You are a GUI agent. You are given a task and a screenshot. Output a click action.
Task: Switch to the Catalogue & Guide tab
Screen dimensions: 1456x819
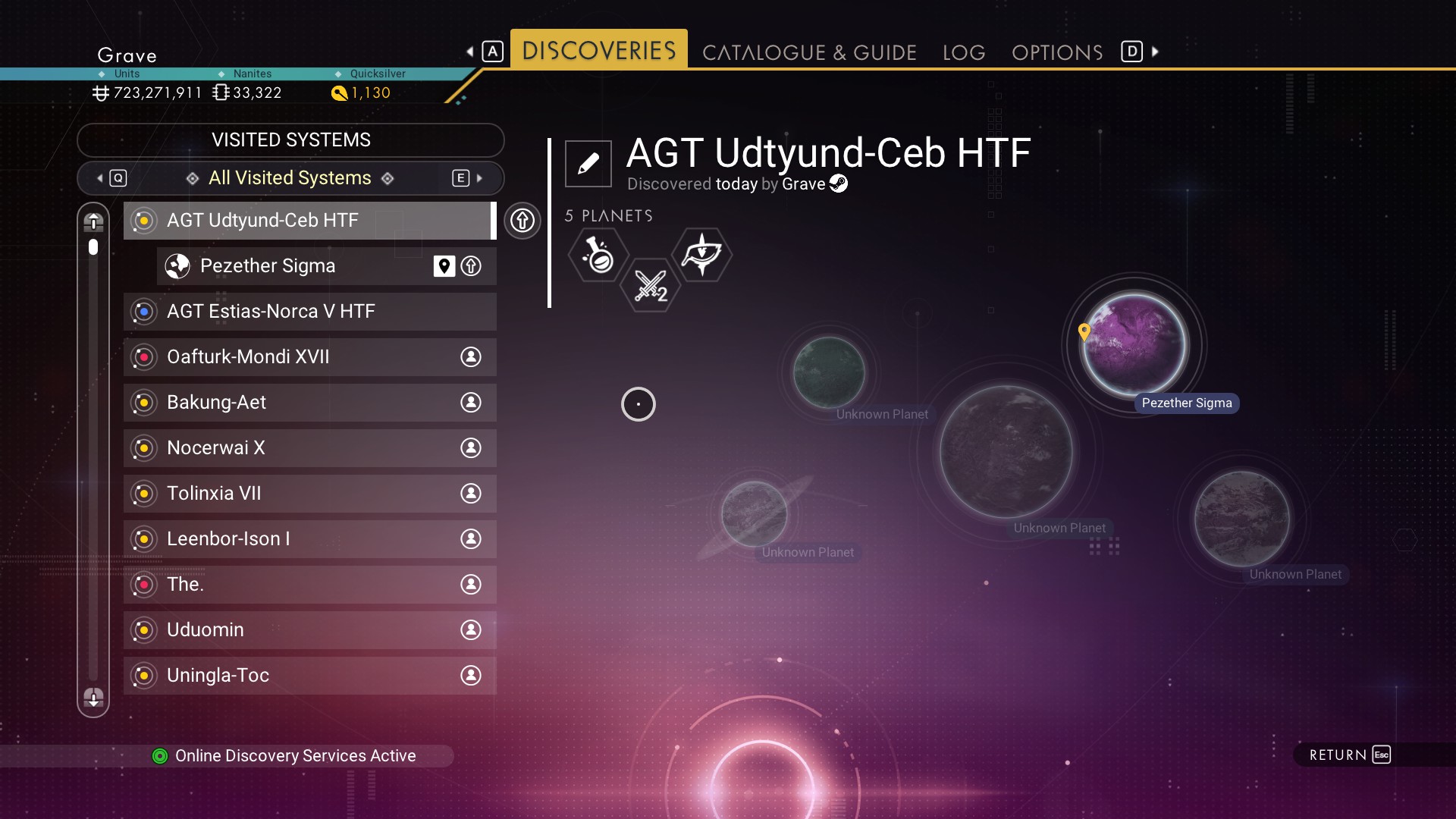click(809, 52)
